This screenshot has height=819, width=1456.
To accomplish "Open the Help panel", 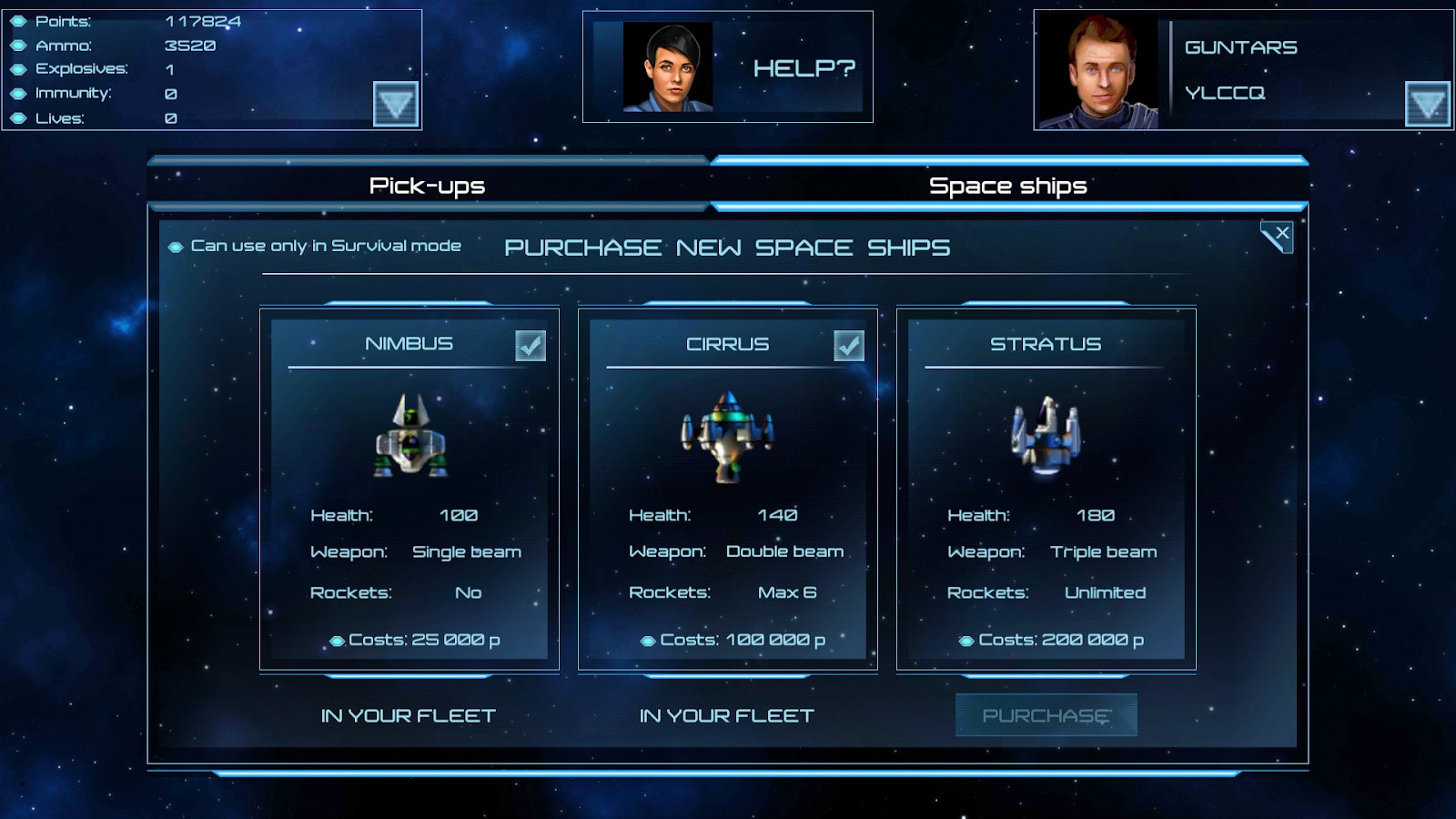I will click(x=728, y=67).
